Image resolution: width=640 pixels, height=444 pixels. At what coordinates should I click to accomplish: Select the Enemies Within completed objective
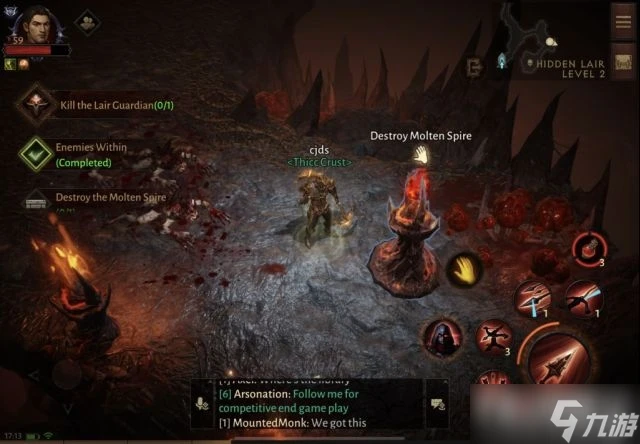[x=38, y=153]
